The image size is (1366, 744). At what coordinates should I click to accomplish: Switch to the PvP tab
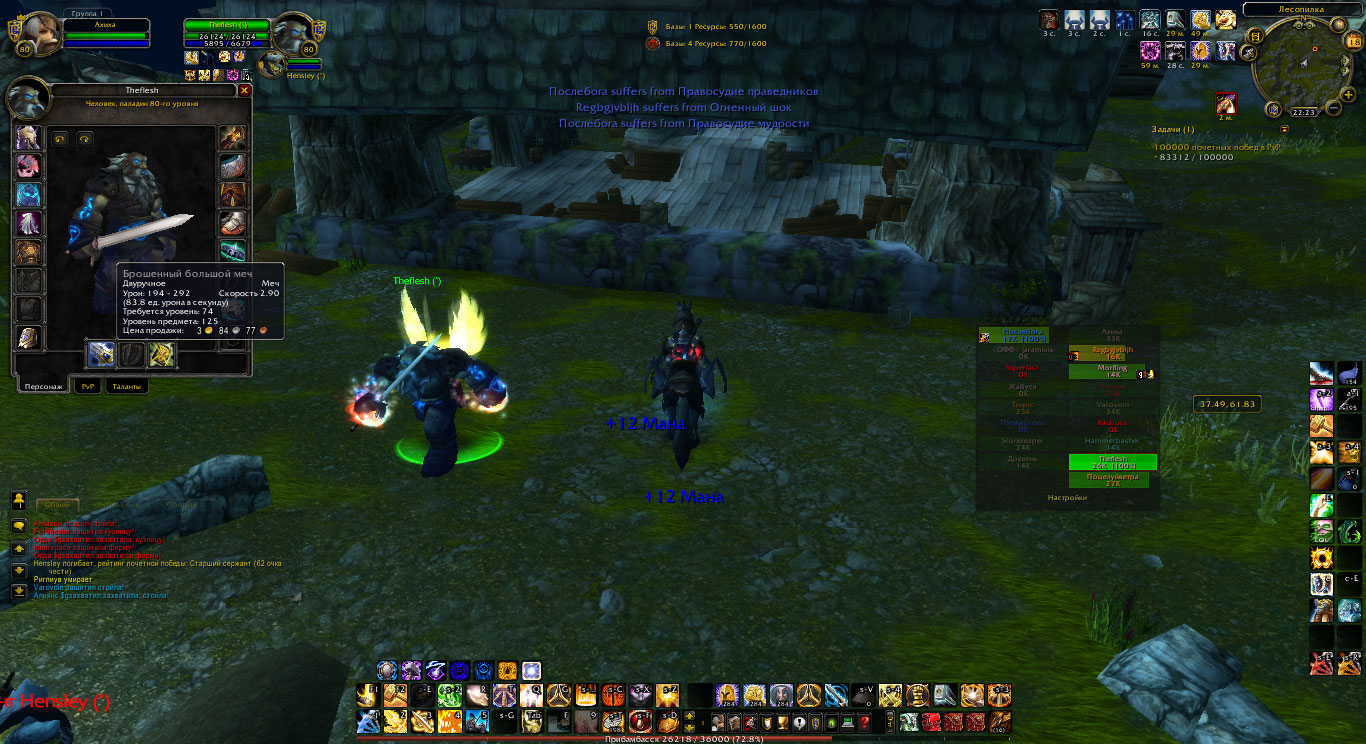[91, 386]
